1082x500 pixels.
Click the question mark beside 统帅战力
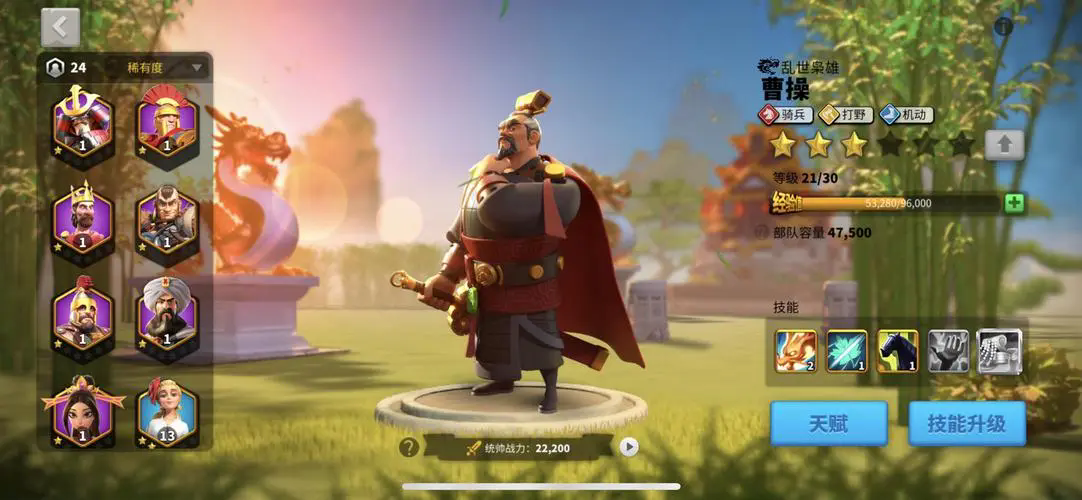point(408,447)
